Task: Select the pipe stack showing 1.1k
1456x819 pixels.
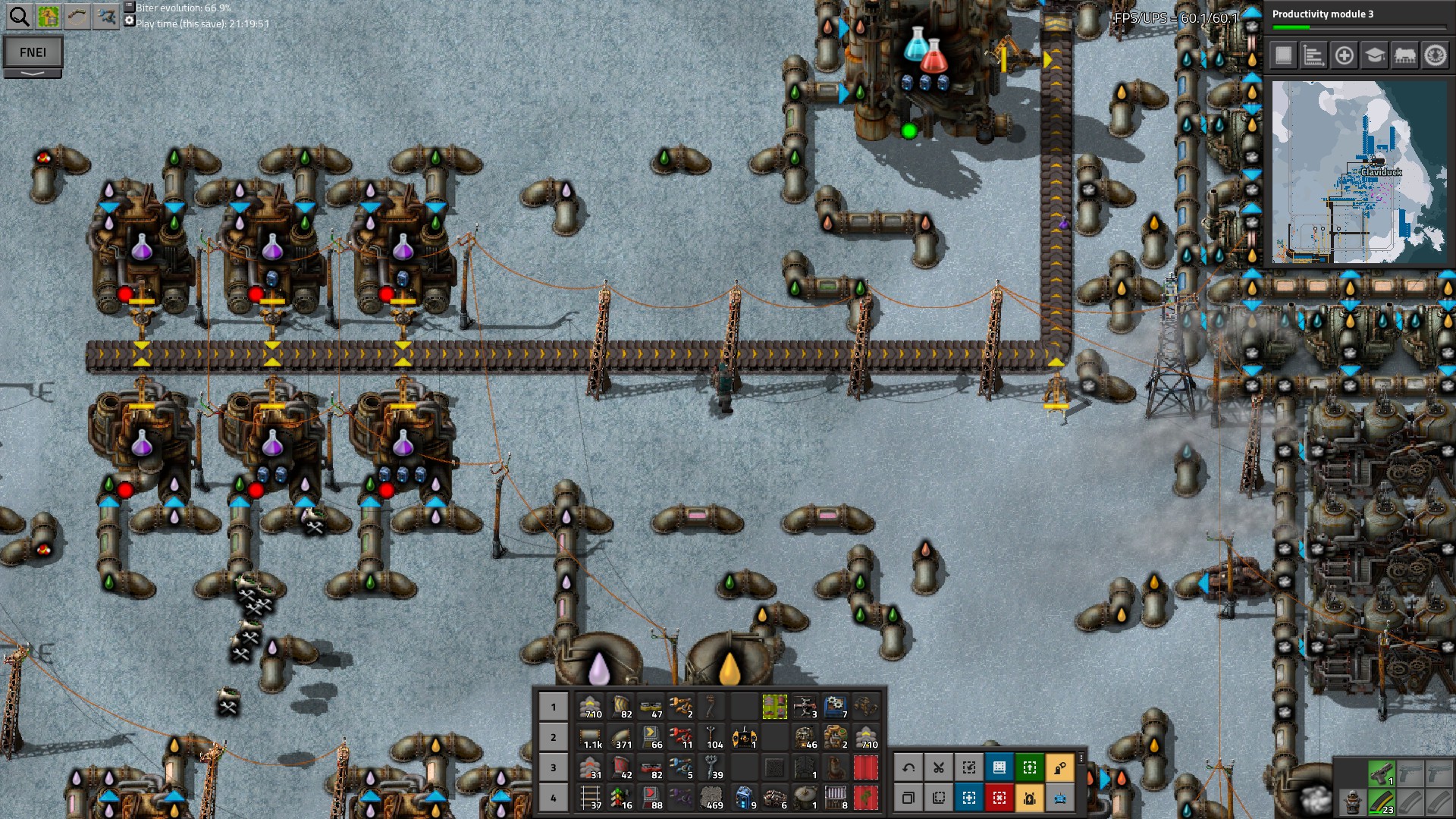Action: [591, 737]
